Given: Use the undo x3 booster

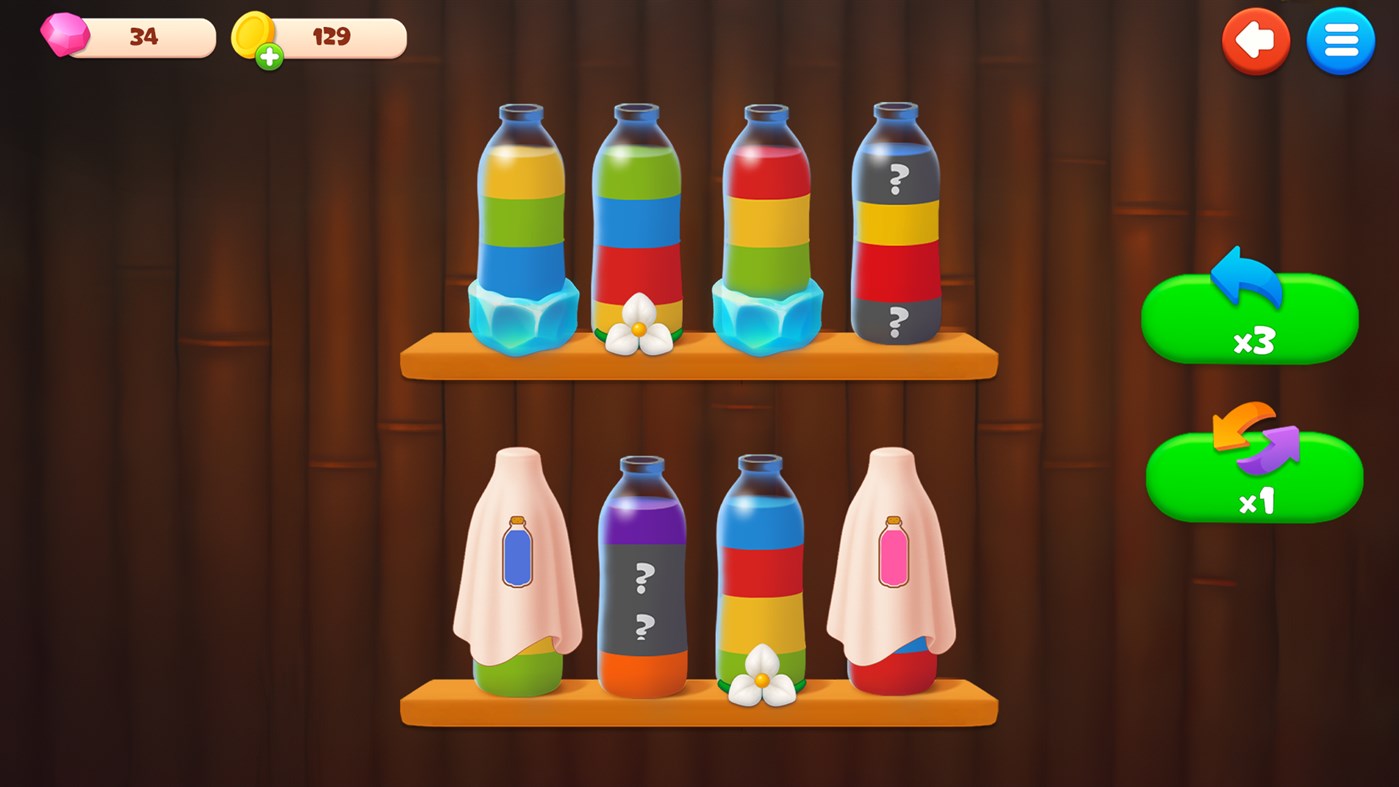Looking at the screenshot, I should click(x=1249, y=318).
